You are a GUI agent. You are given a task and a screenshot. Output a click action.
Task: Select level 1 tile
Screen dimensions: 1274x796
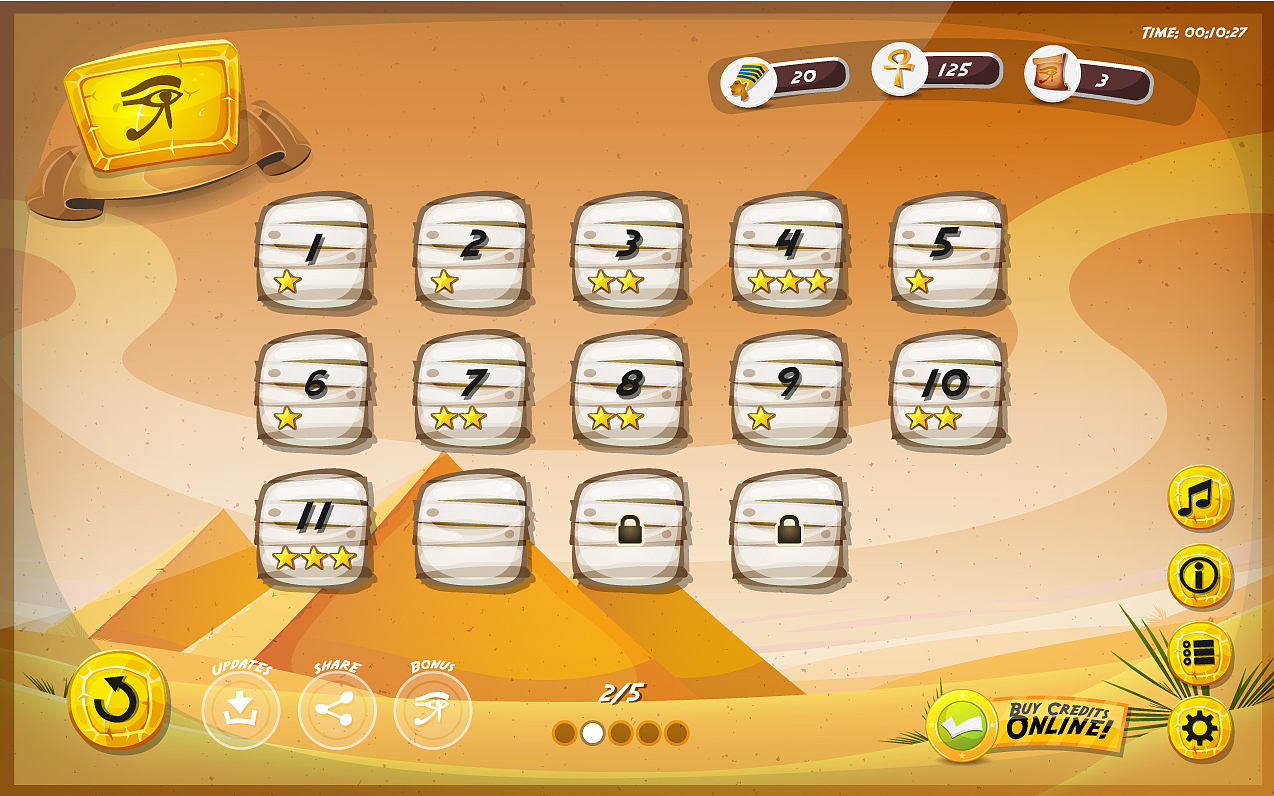(x=315, y=251)
